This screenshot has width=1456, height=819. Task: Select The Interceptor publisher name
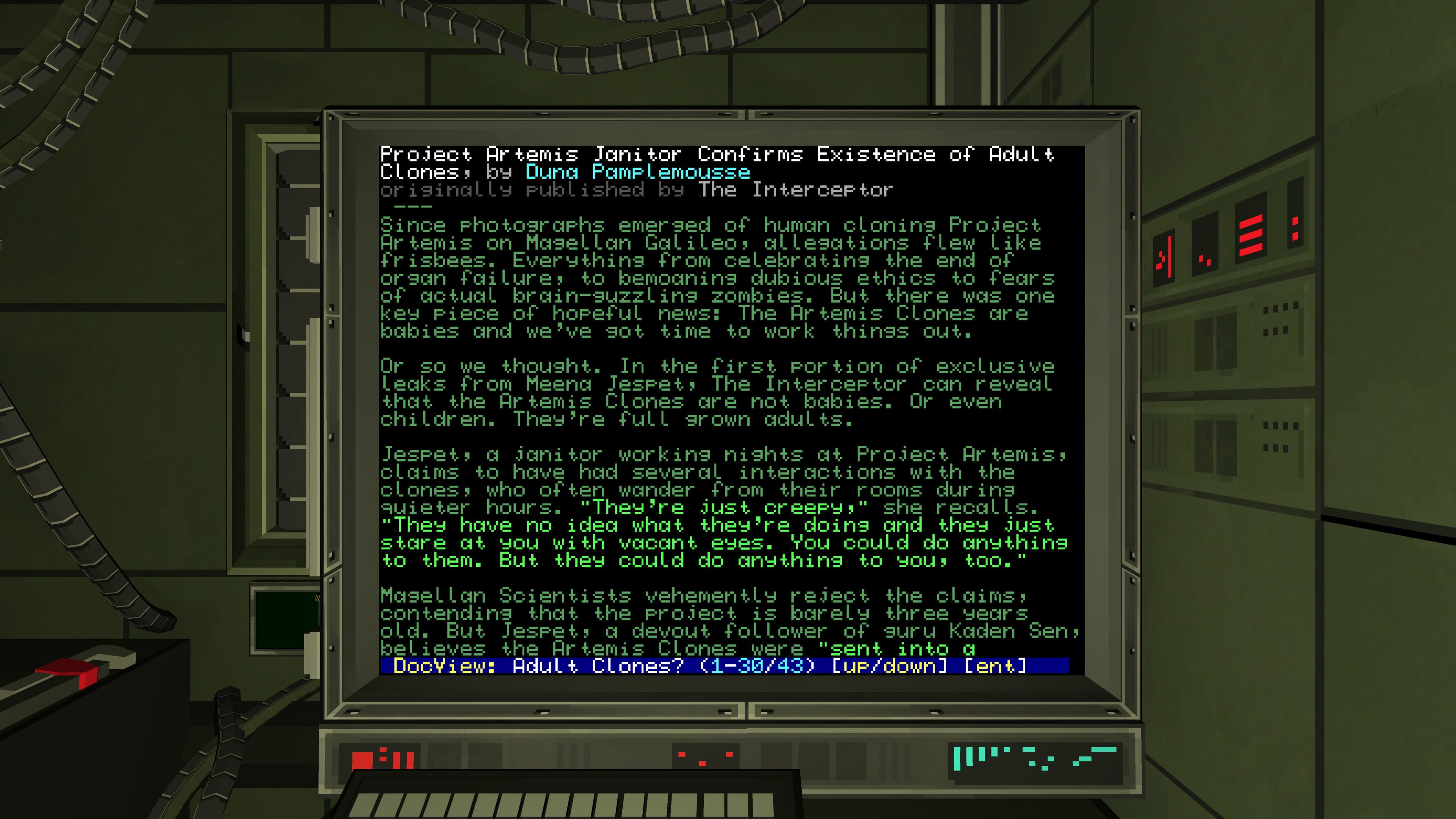click(x=795, y=190)
